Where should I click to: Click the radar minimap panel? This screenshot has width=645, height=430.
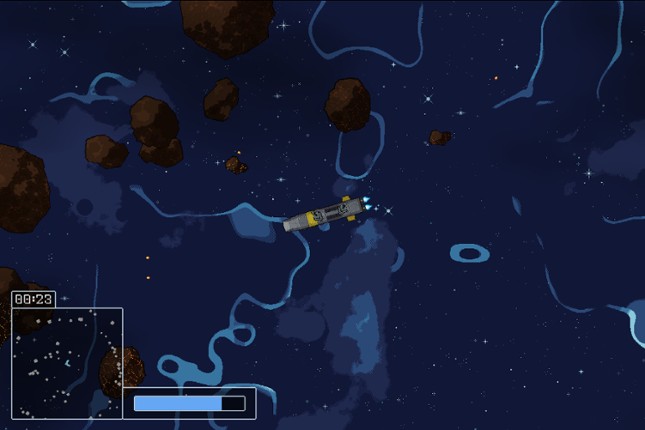67,362
